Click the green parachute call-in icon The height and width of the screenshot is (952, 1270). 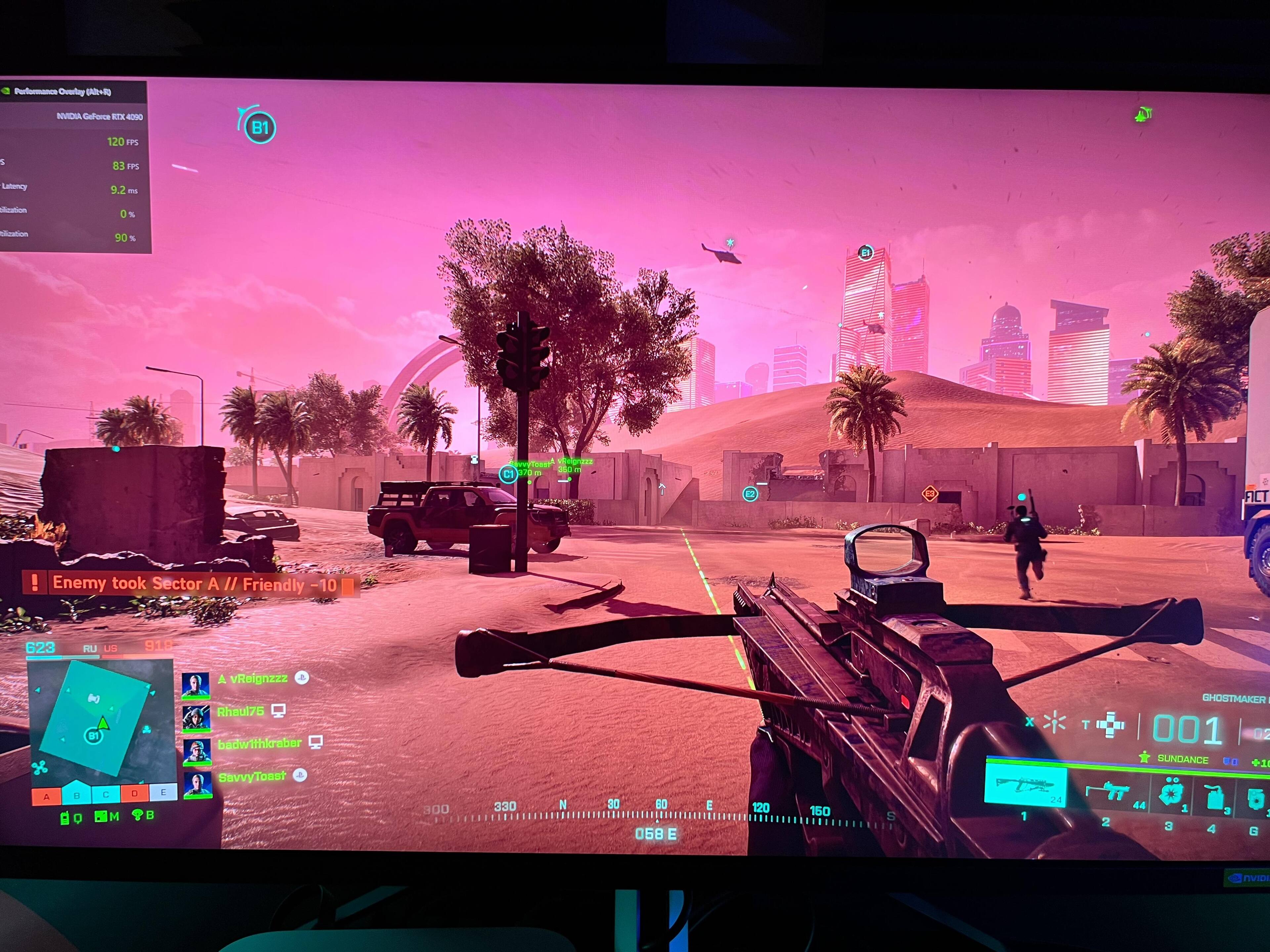pyautogui.click(x=137, y=815)
